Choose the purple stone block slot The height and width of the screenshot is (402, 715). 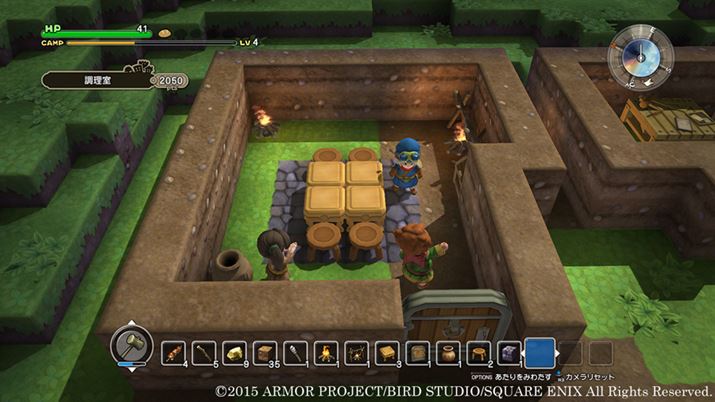[x=508, y=352]
